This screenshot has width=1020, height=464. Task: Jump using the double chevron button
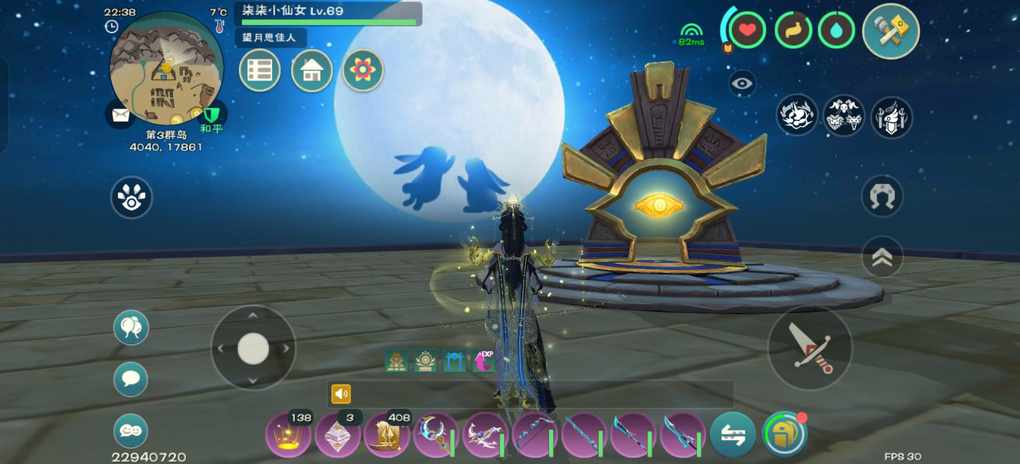882,257
